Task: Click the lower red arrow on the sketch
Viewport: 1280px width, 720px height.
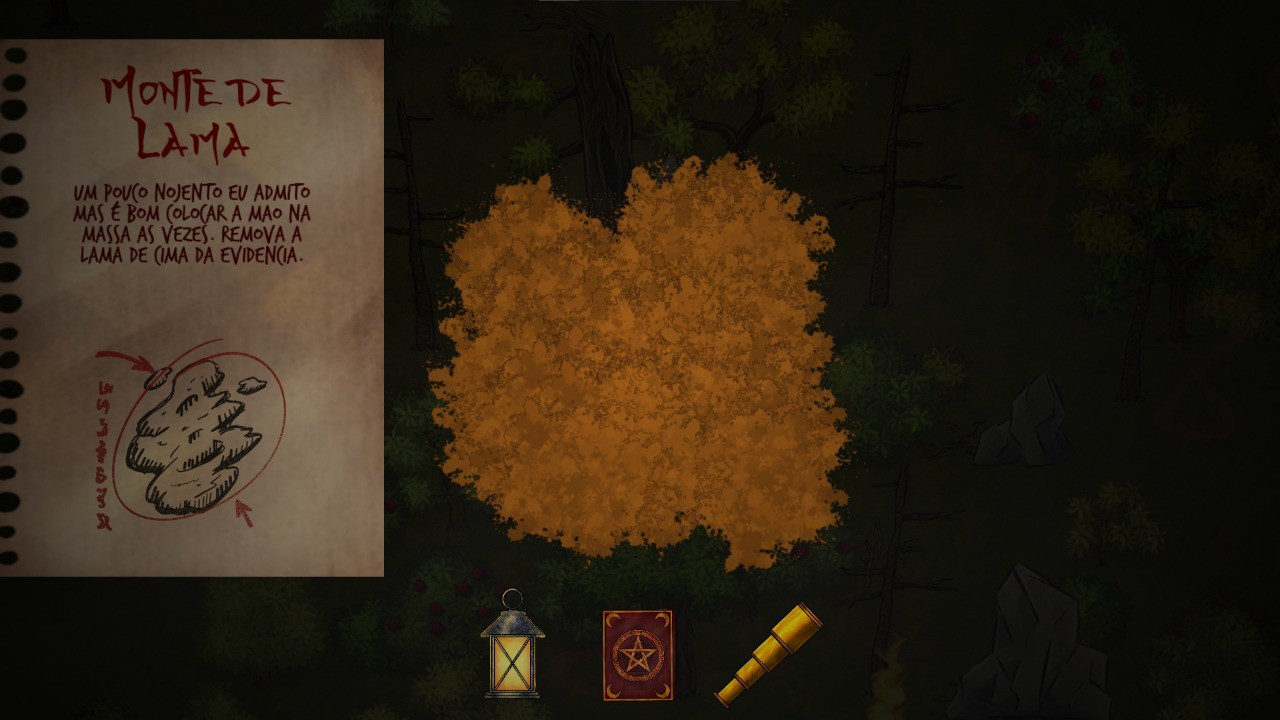Action: (245, 515)
